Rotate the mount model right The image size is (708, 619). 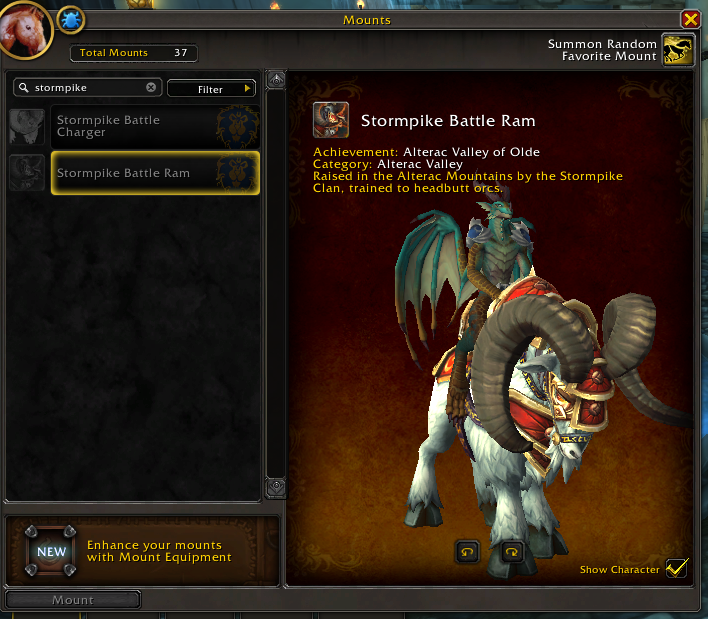(512, 551)
